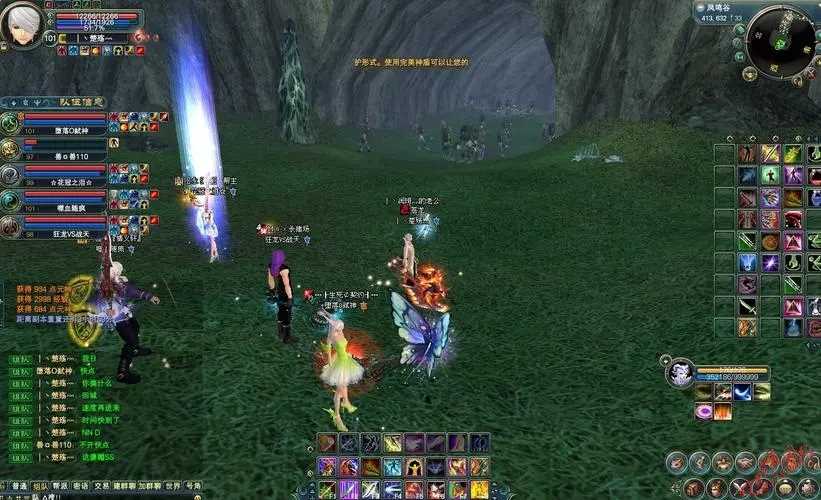Viewport: 821px width, 500px height.
Task: Click the pet portrait near the pet bar
Action: pos(682,374)
